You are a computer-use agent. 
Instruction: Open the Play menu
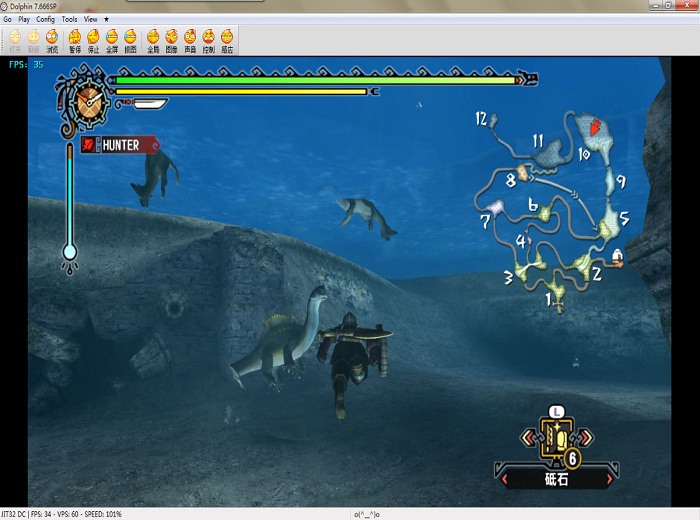point(24,19)
